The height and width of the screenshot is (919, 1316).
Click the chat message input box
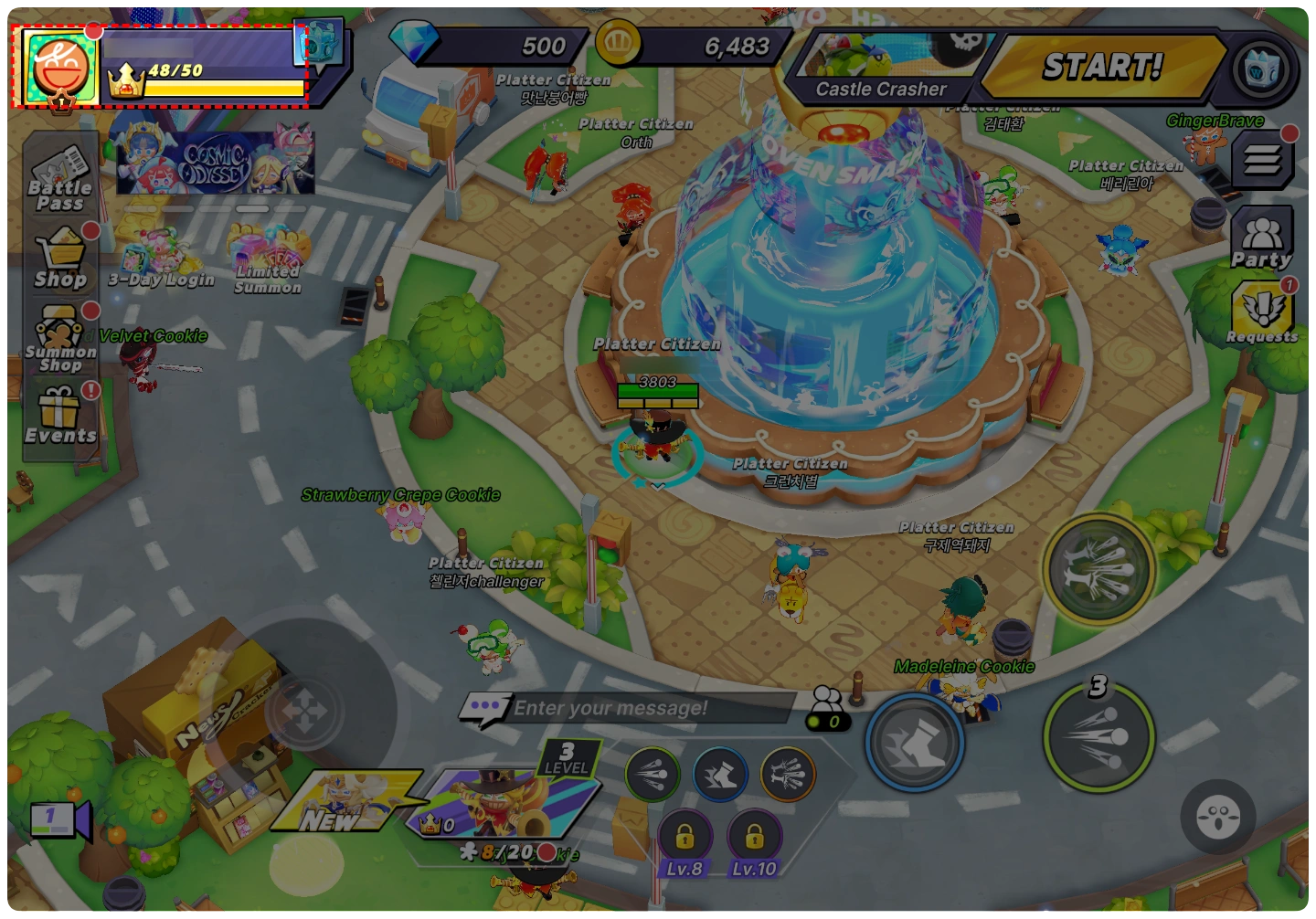tap(631, 708)
